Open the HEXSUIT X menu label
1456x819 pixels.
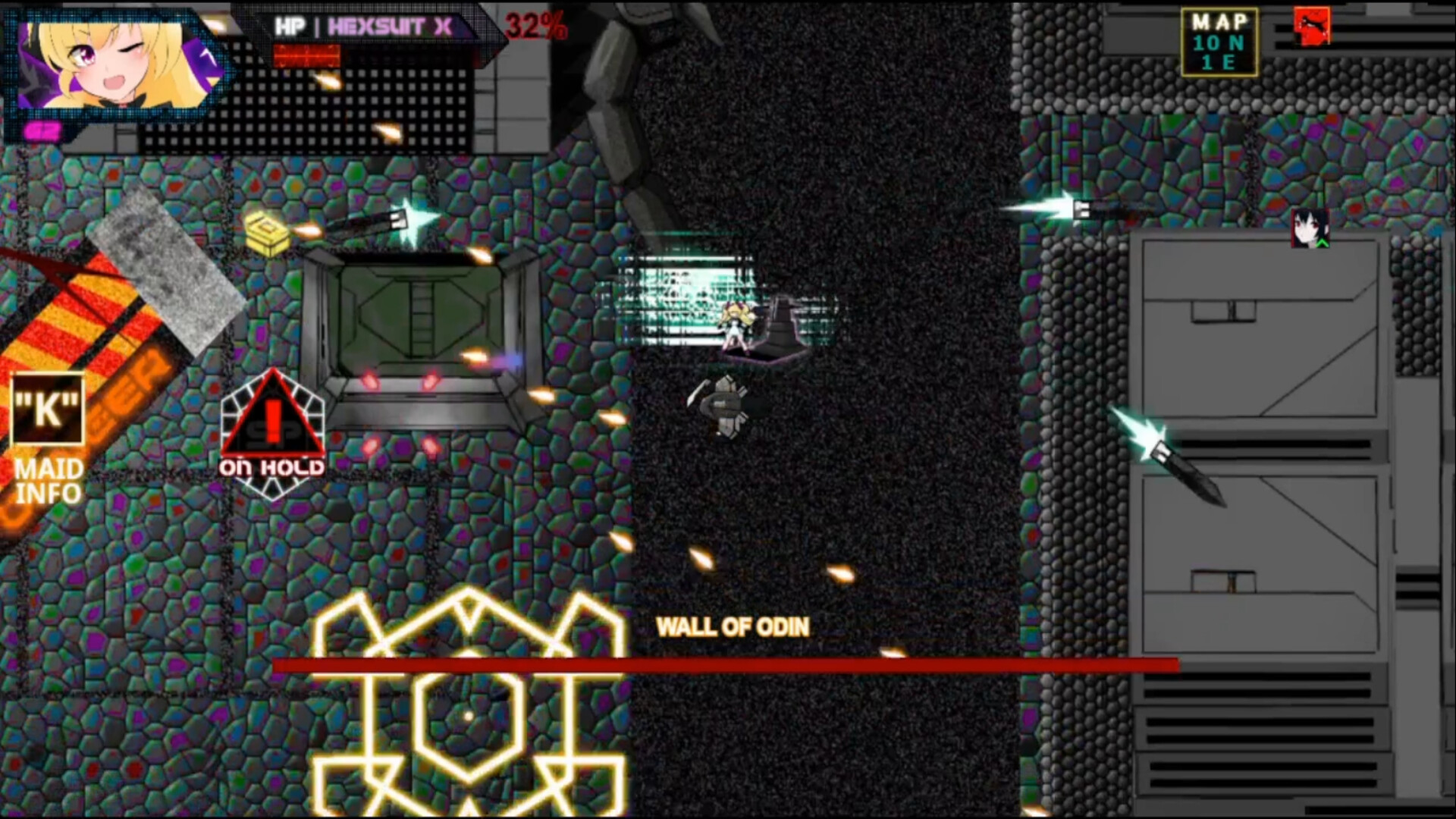[x=391, y=25]
